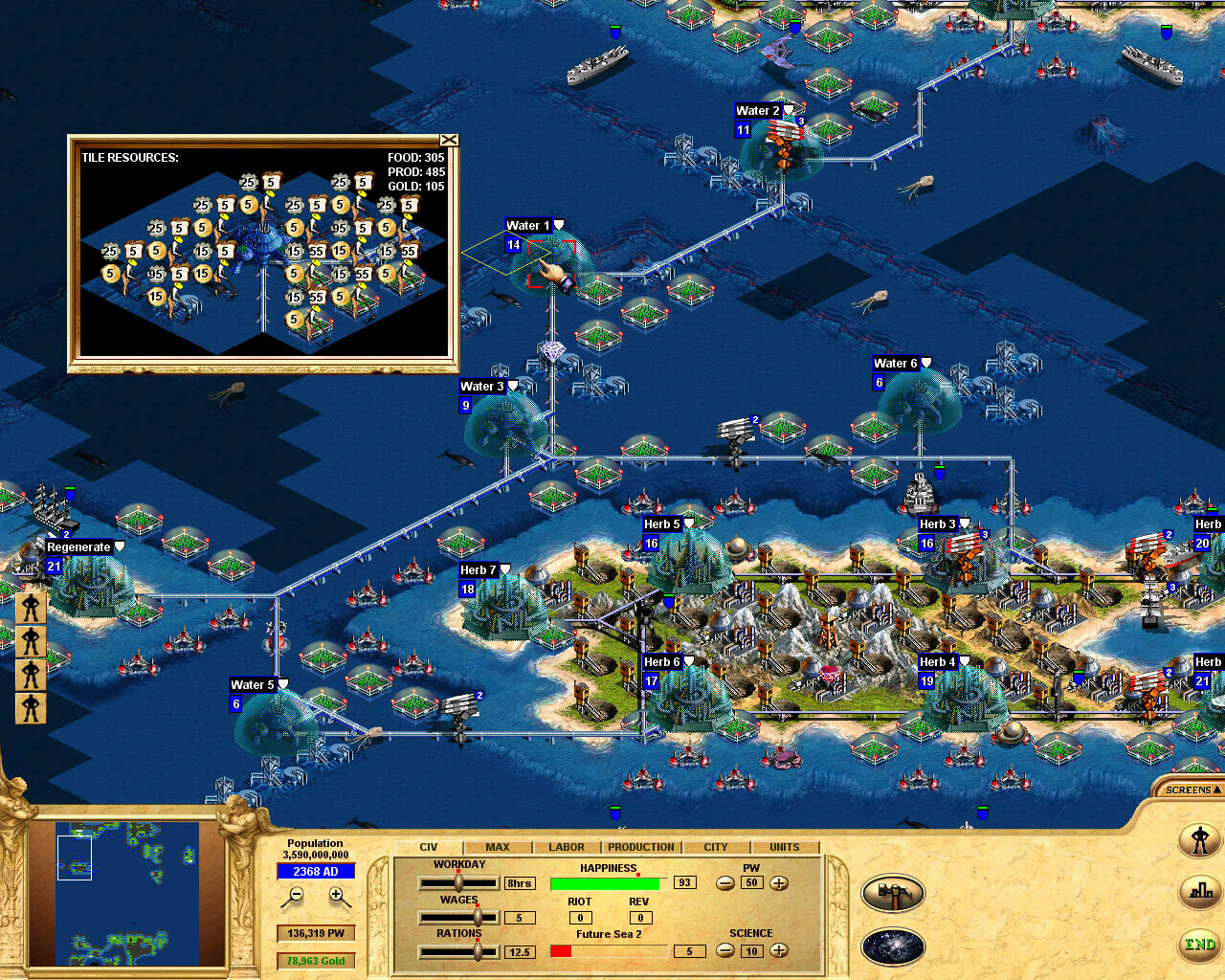The height and width of the screenshot is (980, 1225).
Task: View statistics via the bar chart icon
Action: [1199, 892]
